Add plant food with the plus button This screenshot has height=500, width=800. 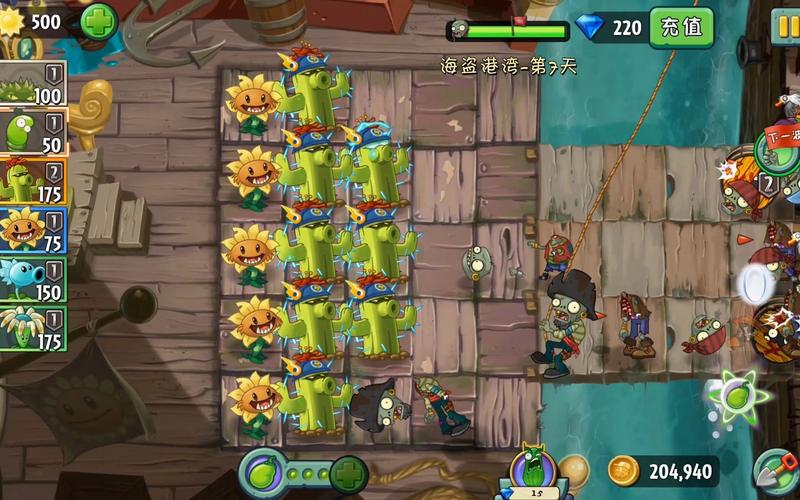(348, 472)
